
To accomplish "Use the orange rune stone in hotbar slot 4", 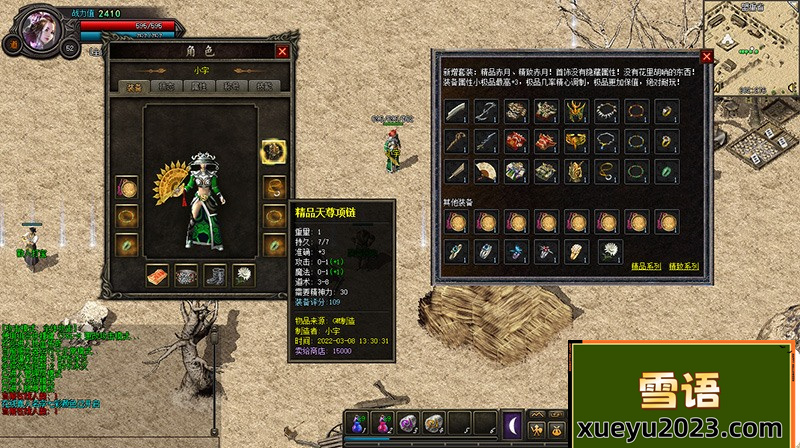I will coord(435,424).
